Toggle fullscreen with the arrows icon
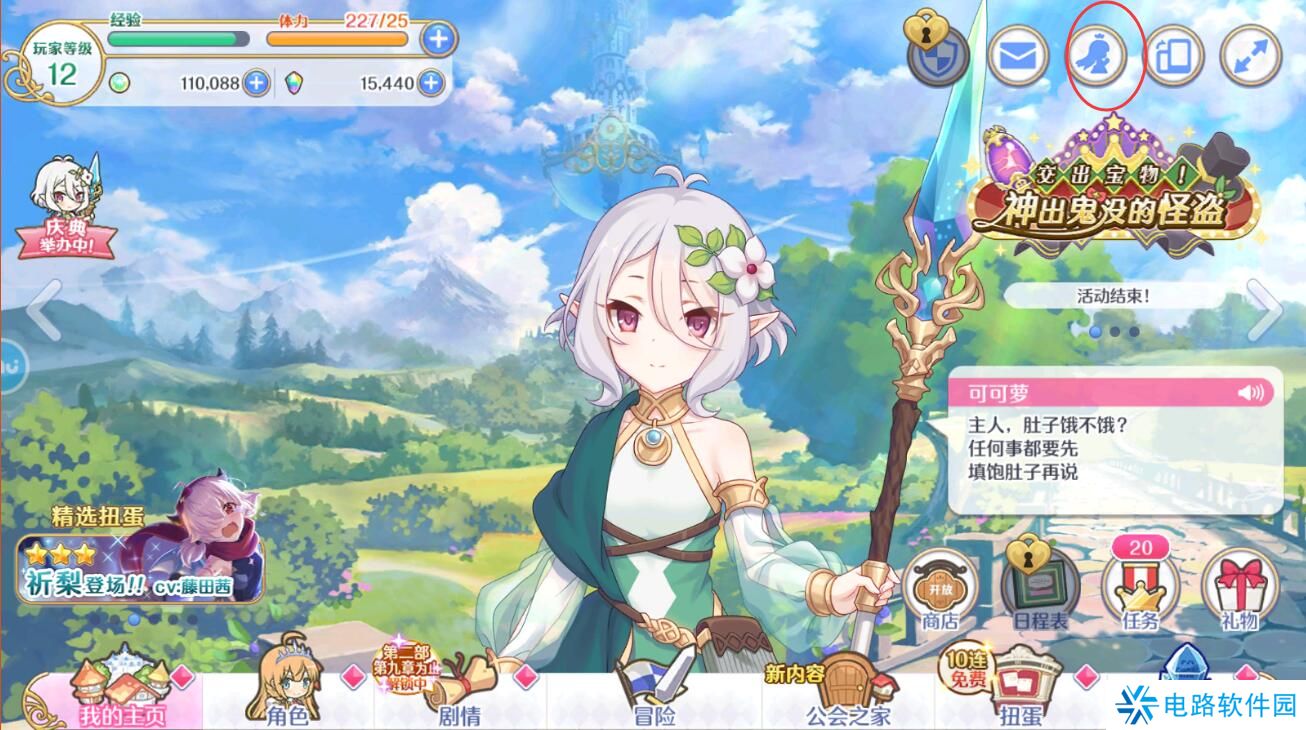 [1250, 56]
